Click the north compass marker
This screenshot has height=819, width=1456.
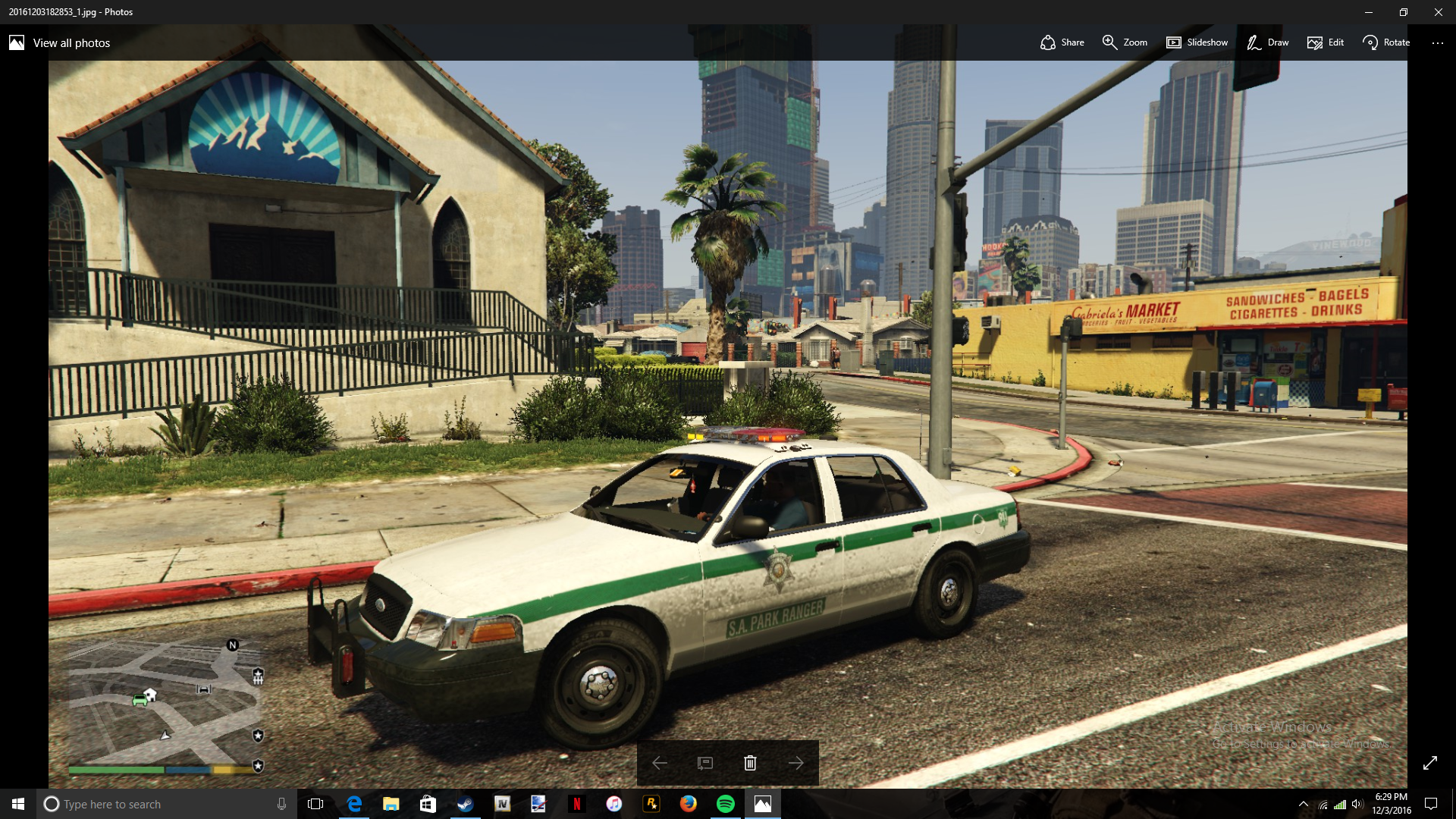[233, 645]
